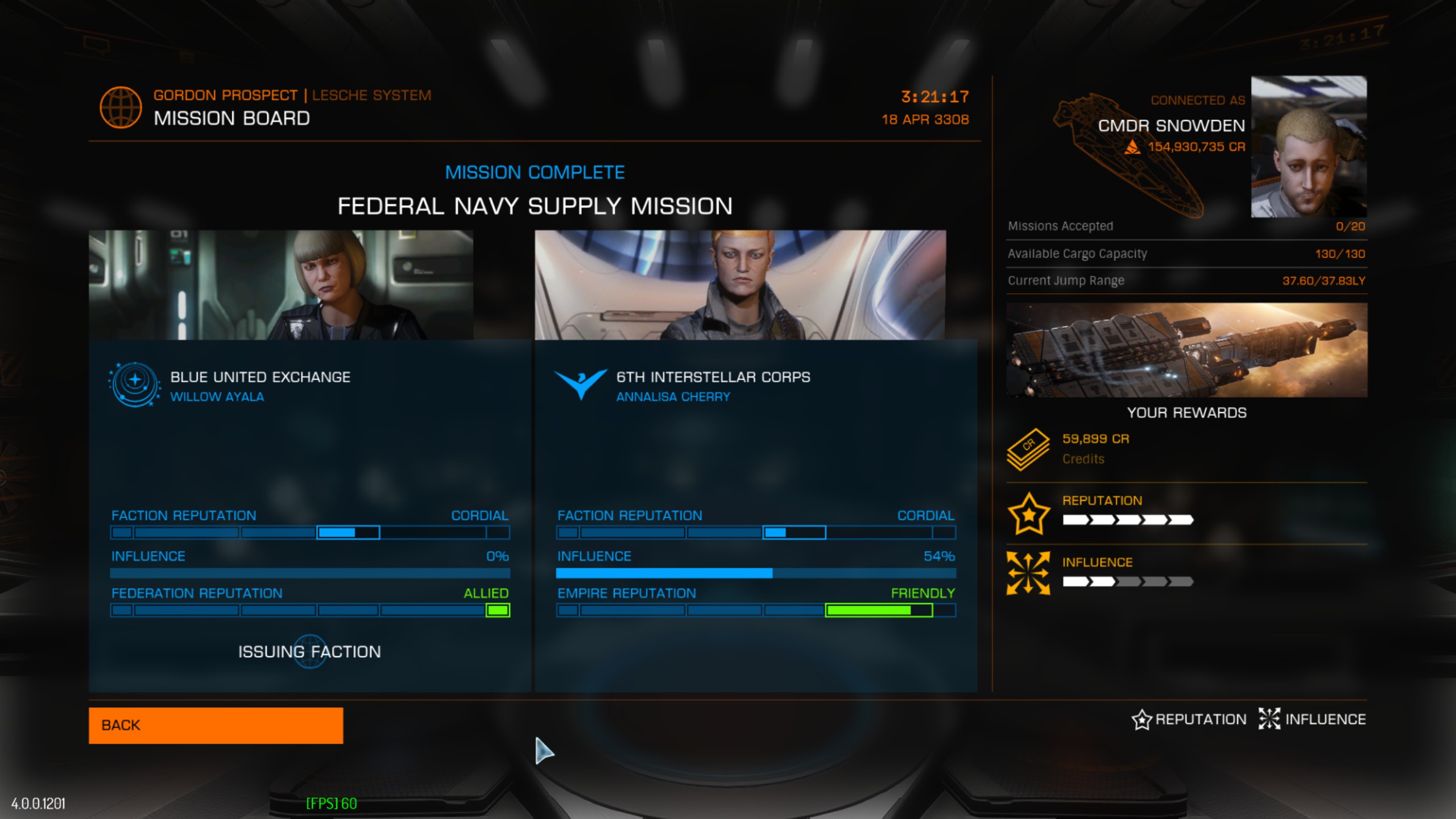This screenshot has height=819, width=1456.
Task: Click the Influence legend entry at the bottom
Action: 1313,719
